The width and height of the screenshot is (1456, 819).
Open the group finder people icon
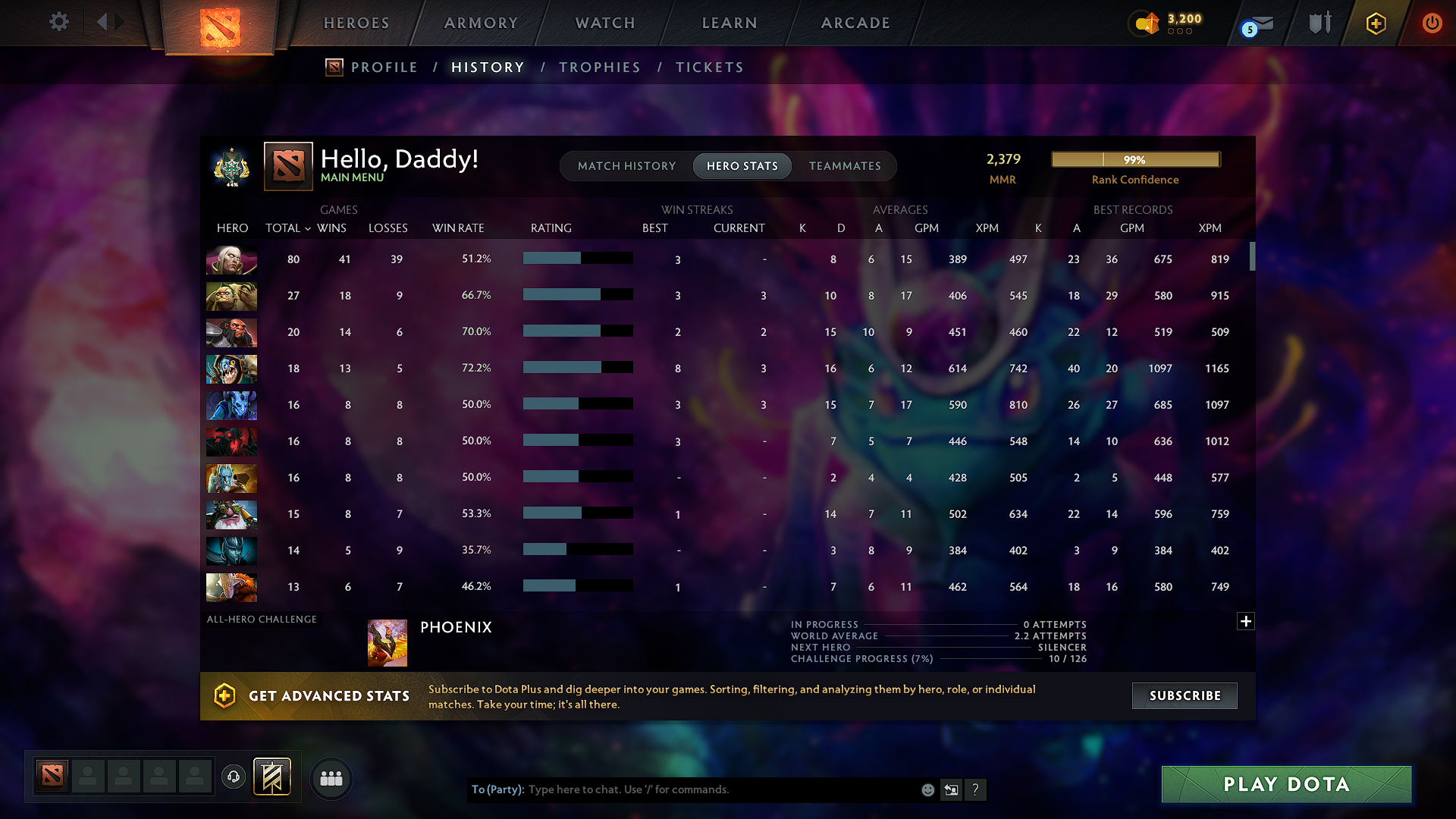pyautogui.click(x=331, y=778)
